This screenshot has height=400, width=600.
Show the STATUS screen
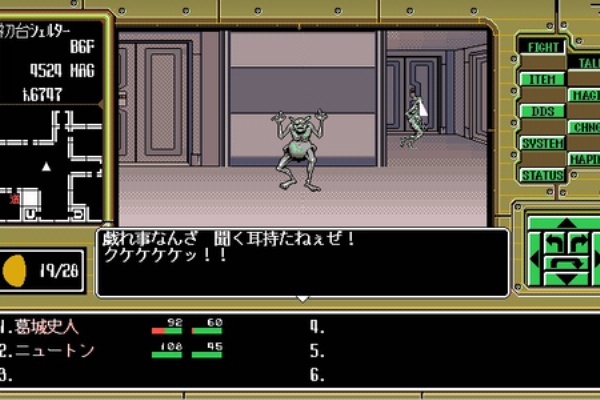coord(542,175)
